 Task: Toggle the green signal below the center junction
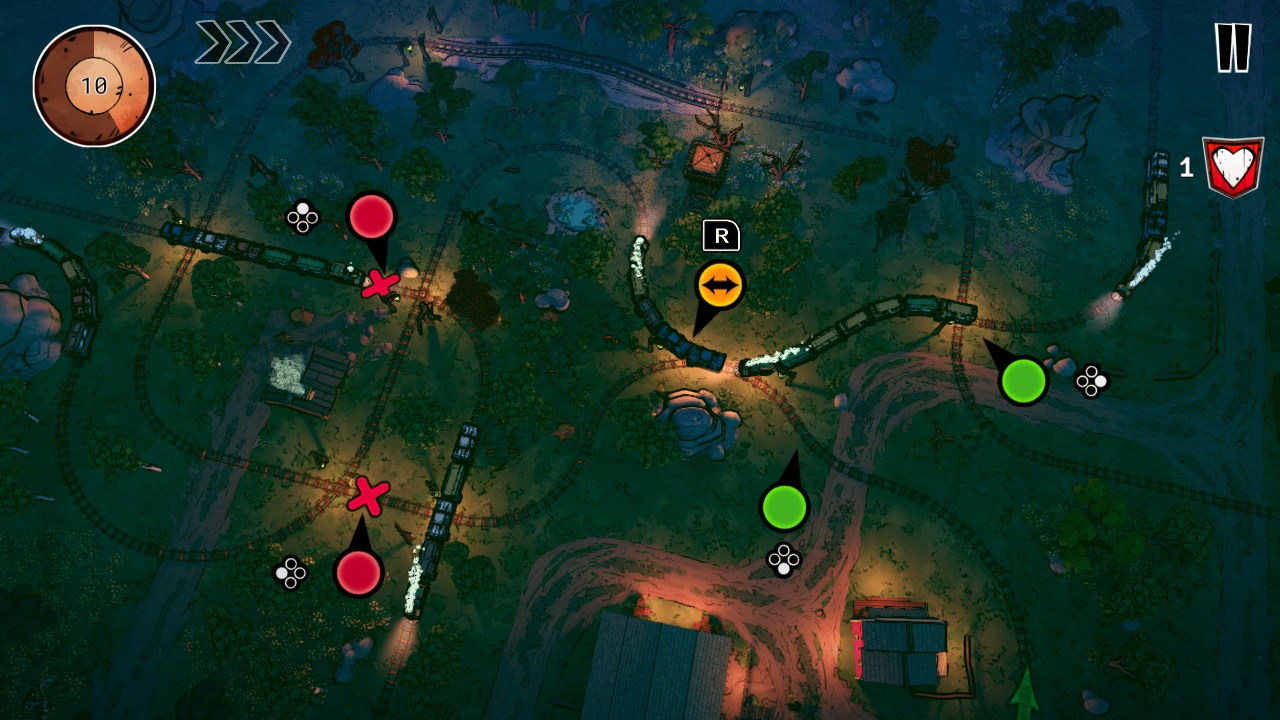tap(786, 509)
